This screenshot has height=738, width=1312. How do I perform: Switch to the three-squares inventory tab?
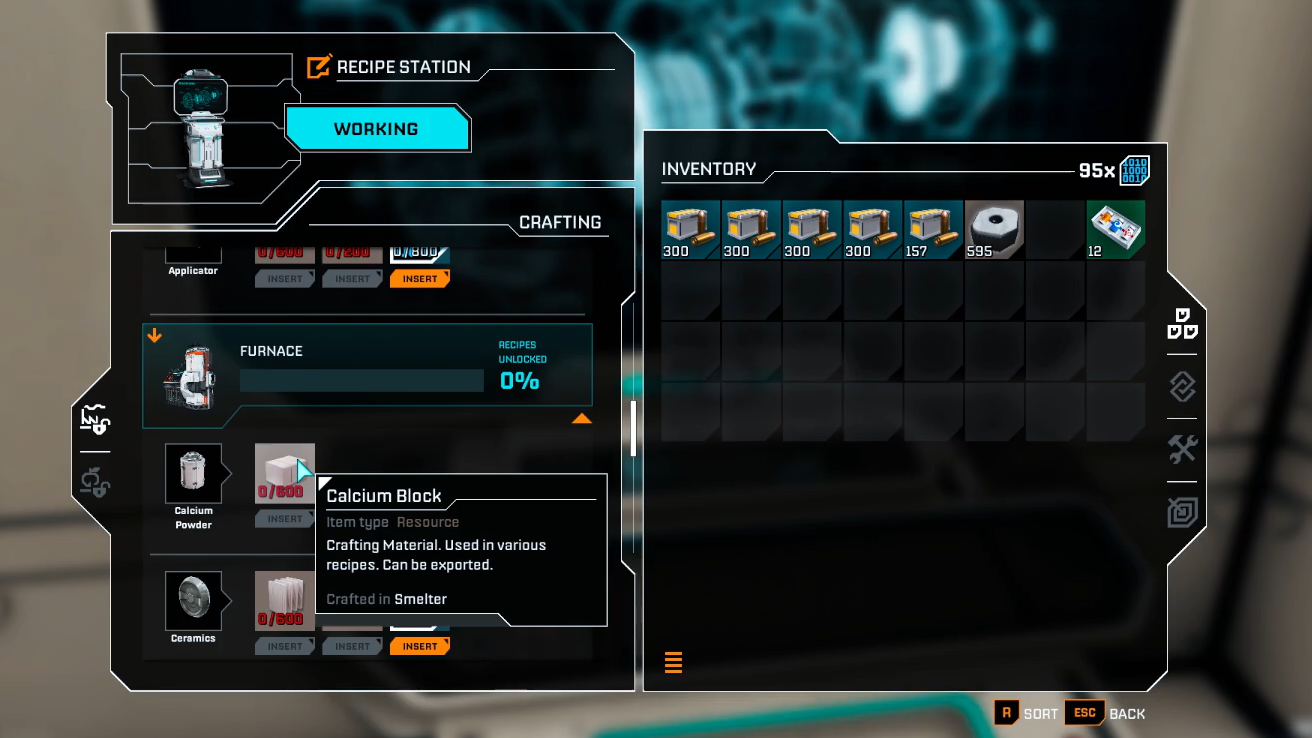1182,324
